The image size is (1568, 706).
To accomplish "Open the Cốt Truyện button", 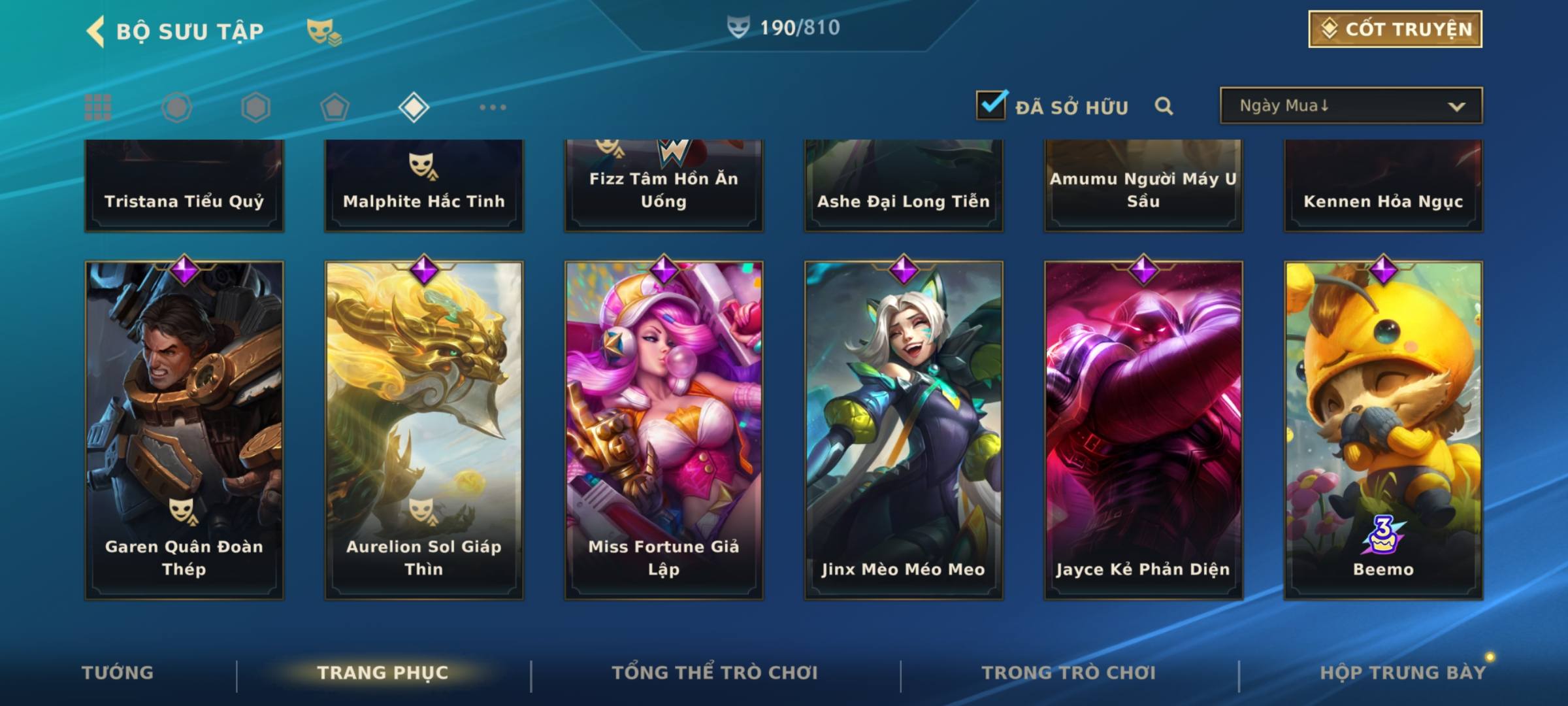I will (1394, 29).
